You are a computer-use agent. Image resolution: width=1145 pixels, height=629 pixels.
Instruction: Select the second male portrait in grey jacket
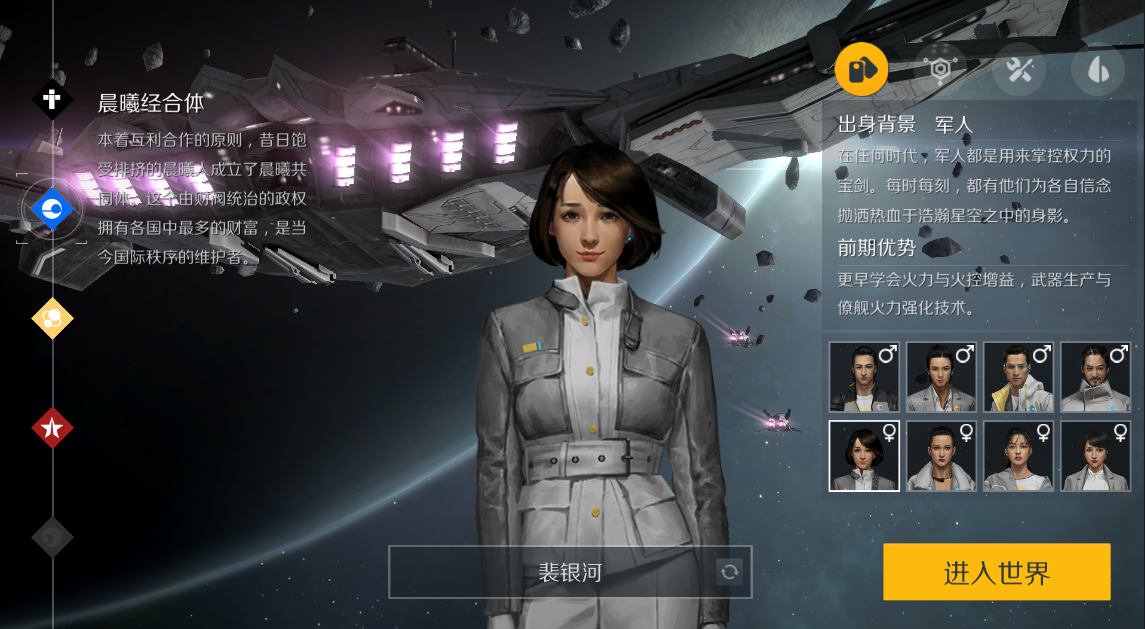[941, 377]
